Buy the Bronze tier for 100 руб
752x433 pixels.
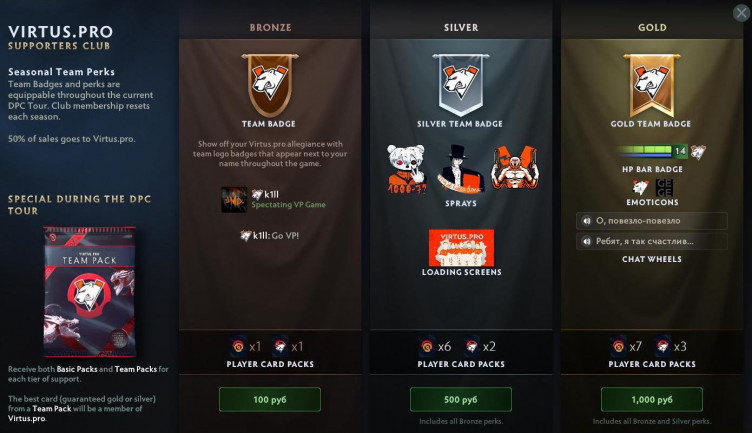pyautogui.click(x=270, y=400)
